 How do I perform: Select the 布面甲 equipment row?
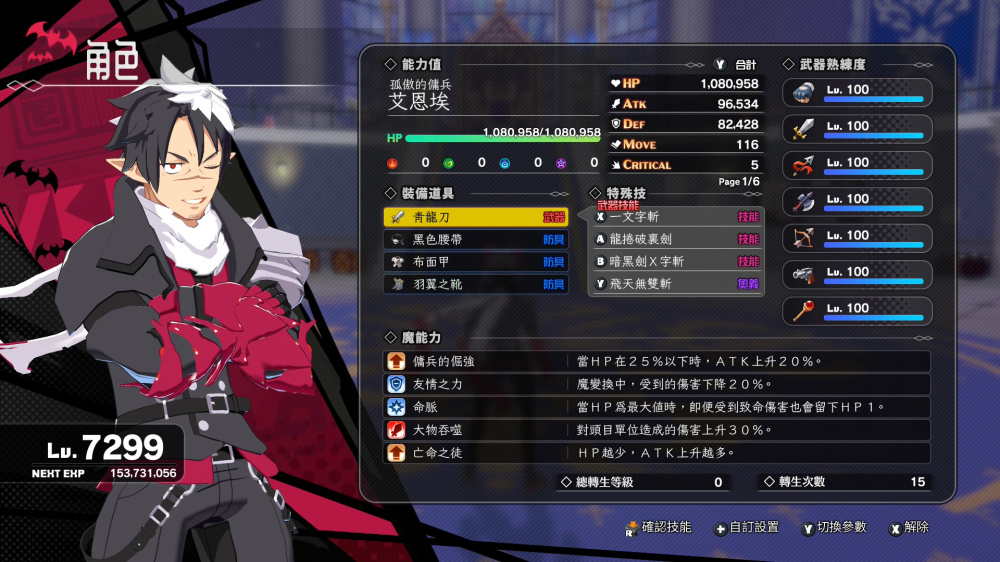(475, 262)
